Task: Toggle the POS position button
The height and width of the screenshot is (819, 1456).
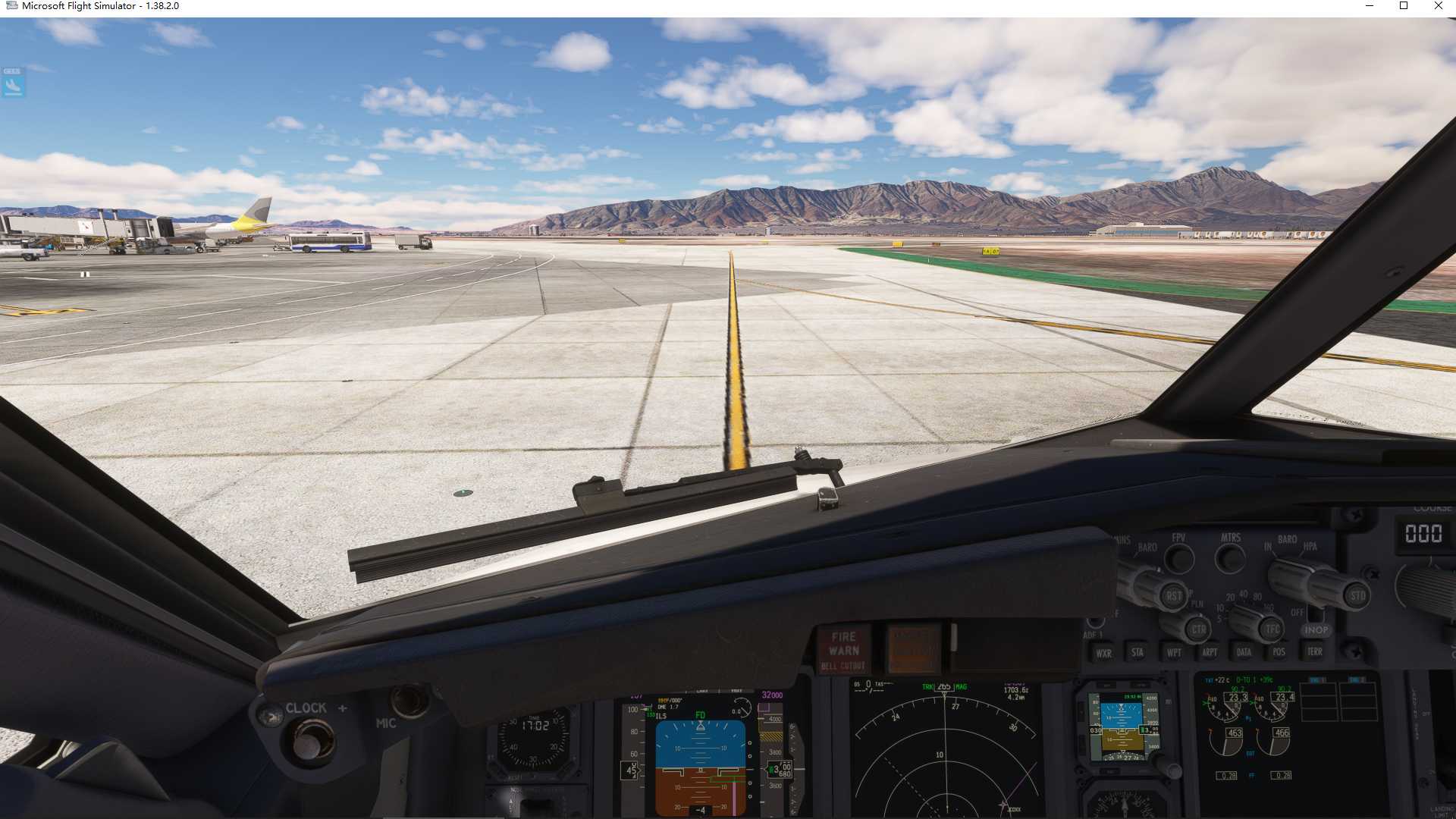Action: [1279, 652]
